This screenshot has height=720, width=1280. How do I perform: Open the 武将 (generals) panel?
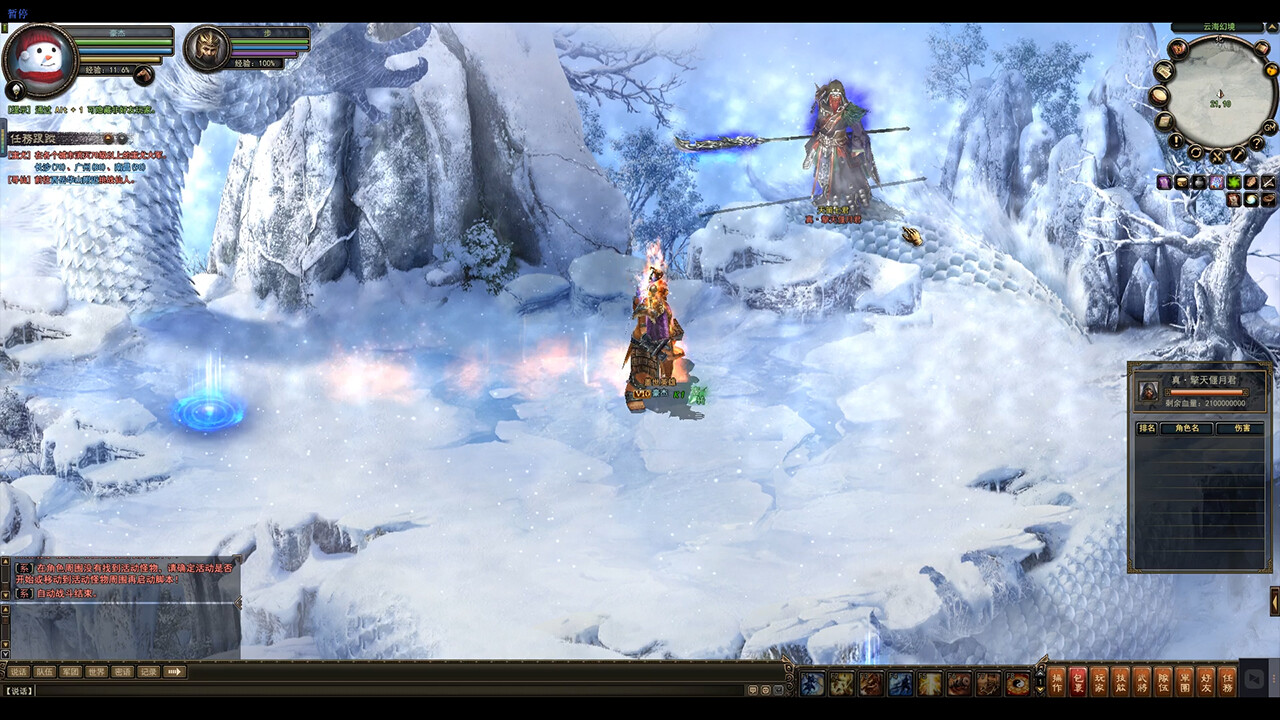[1143, 680]
